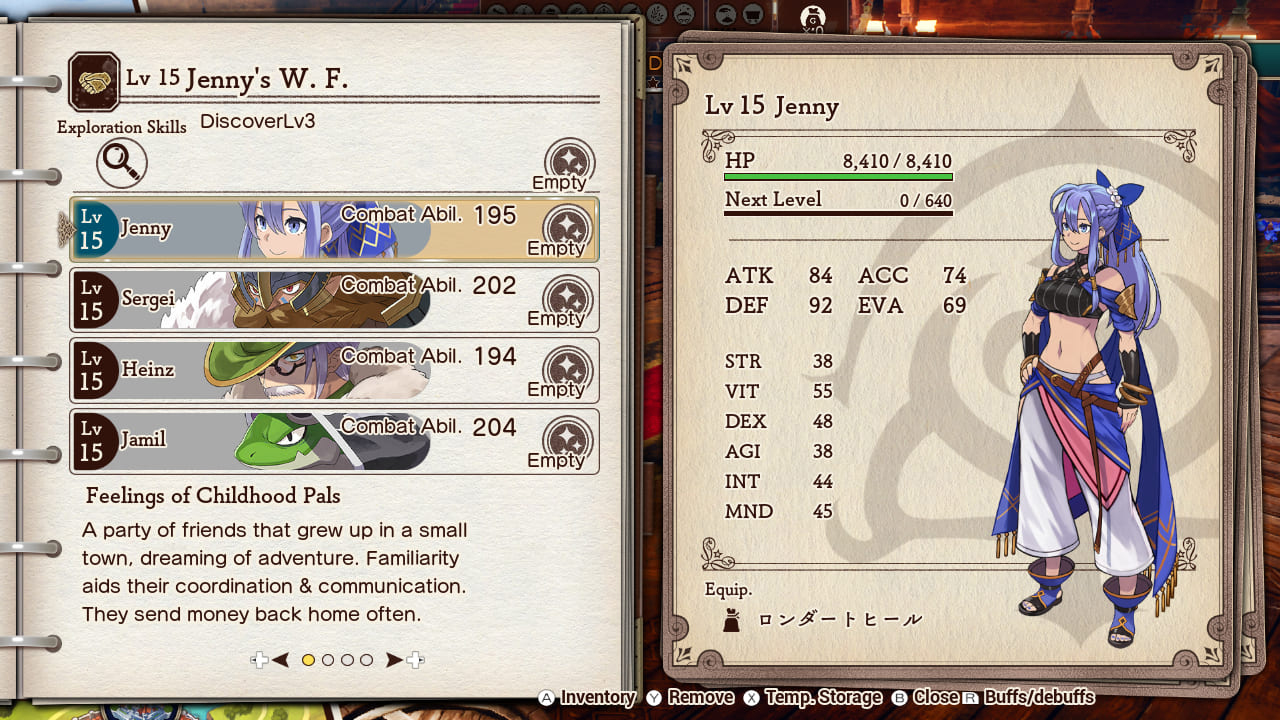Click the minecart resource icon in top bar

pos(753,15)
